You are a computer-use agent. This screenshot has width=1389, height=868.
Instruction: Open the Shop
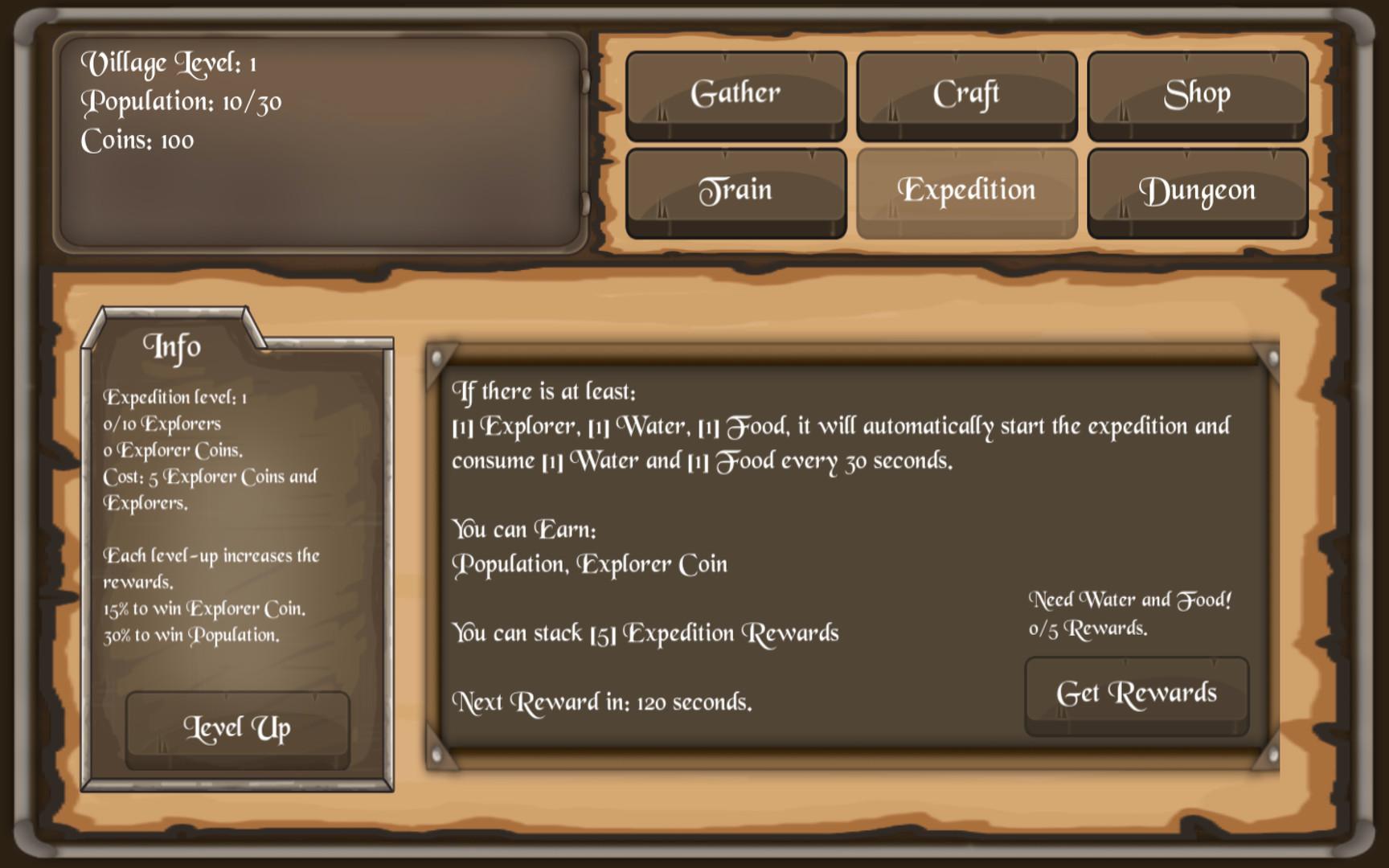tap(1197, 92)
